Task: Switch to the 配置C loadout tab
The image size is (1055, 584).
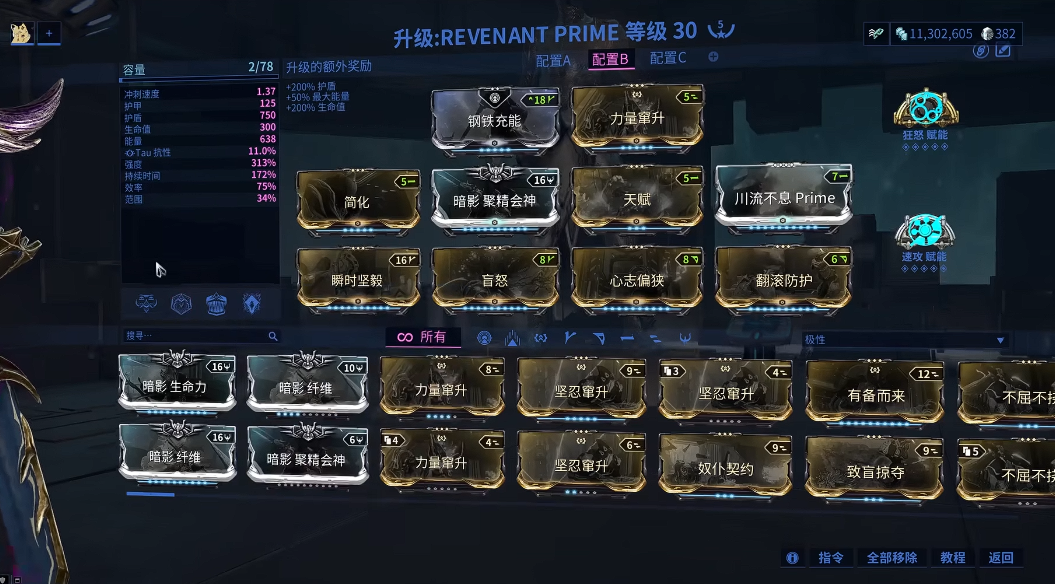Action: click(668, 58)
